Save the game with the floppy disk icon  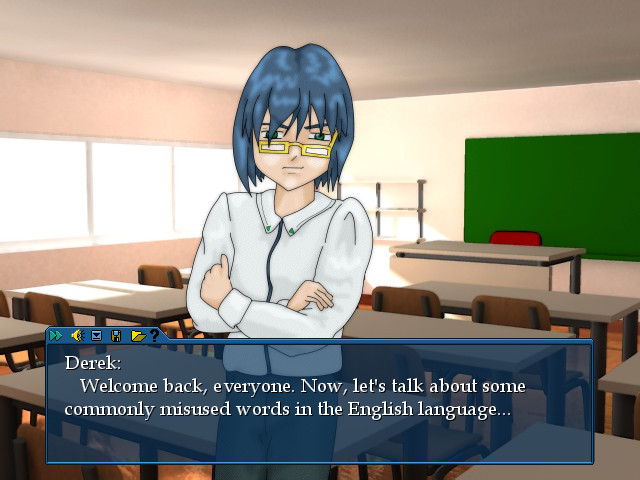[x=116, y=335]
